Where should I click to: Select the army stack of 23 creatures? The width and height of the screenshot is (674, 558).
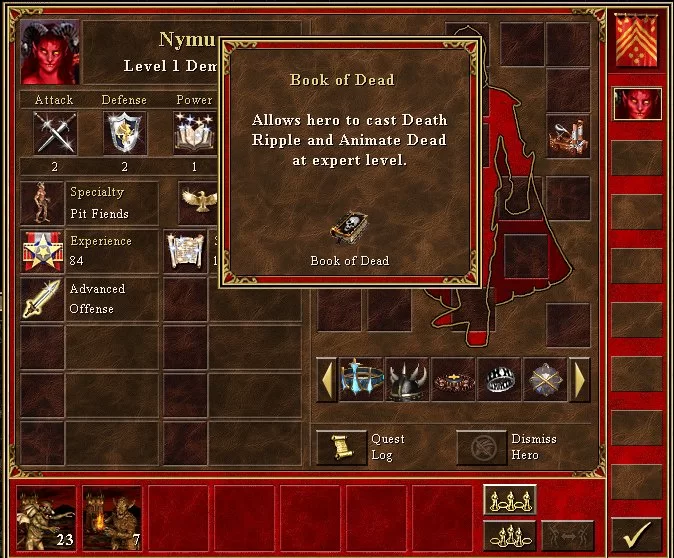pyautogui.click(x=46, y=520)
